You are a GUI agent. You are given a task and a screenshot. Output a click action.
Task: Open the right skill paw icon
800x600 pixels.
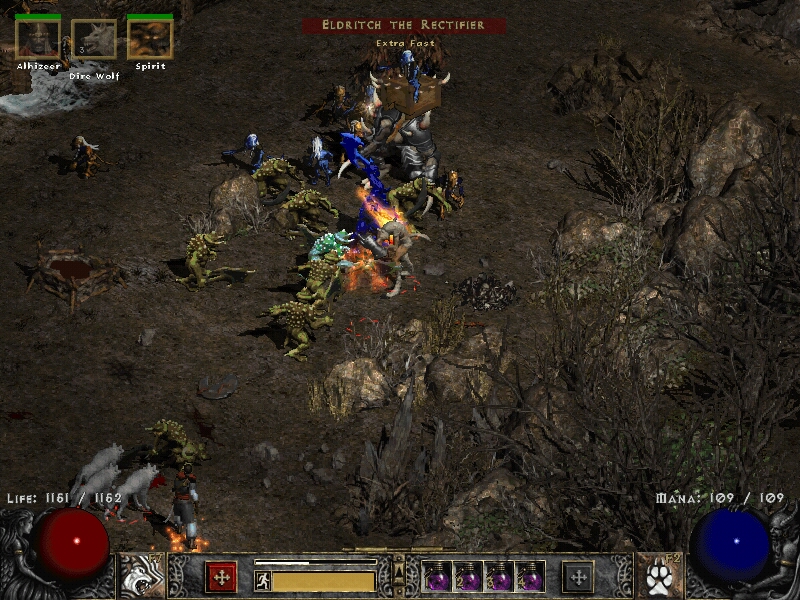click(x=658, y=576)
